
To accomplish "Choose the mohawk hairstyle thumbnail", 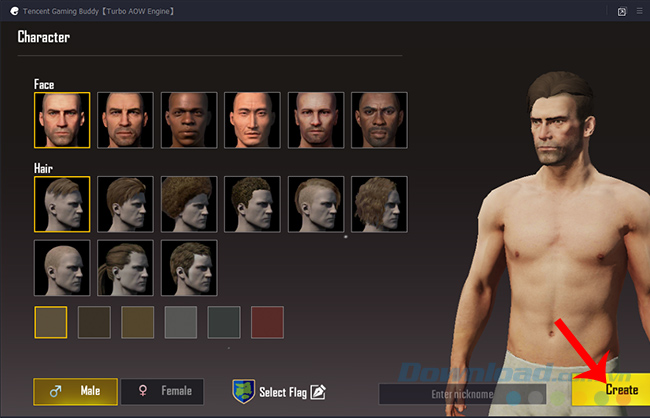I will coord(317,204).
